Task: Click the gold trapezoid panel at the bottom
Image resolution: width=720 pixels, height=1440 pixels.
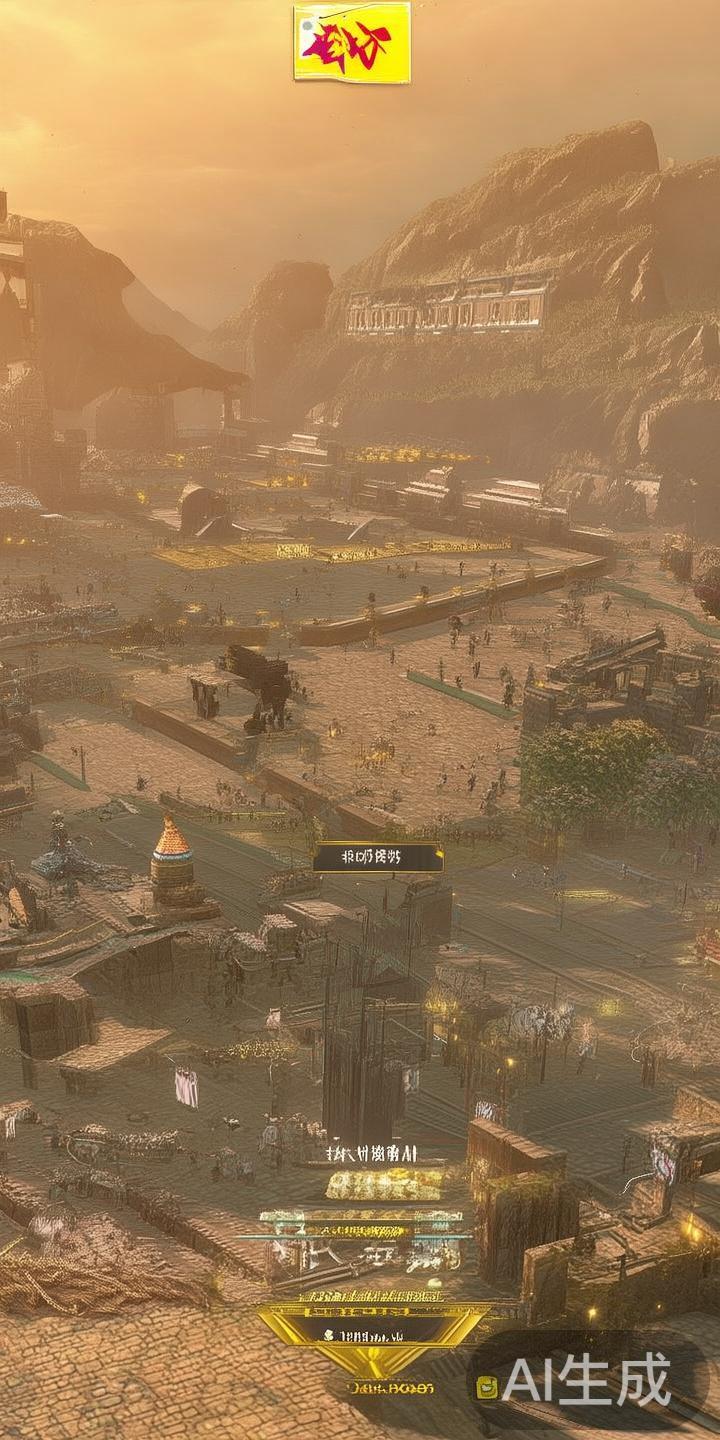Action: tap(372, 1336)
